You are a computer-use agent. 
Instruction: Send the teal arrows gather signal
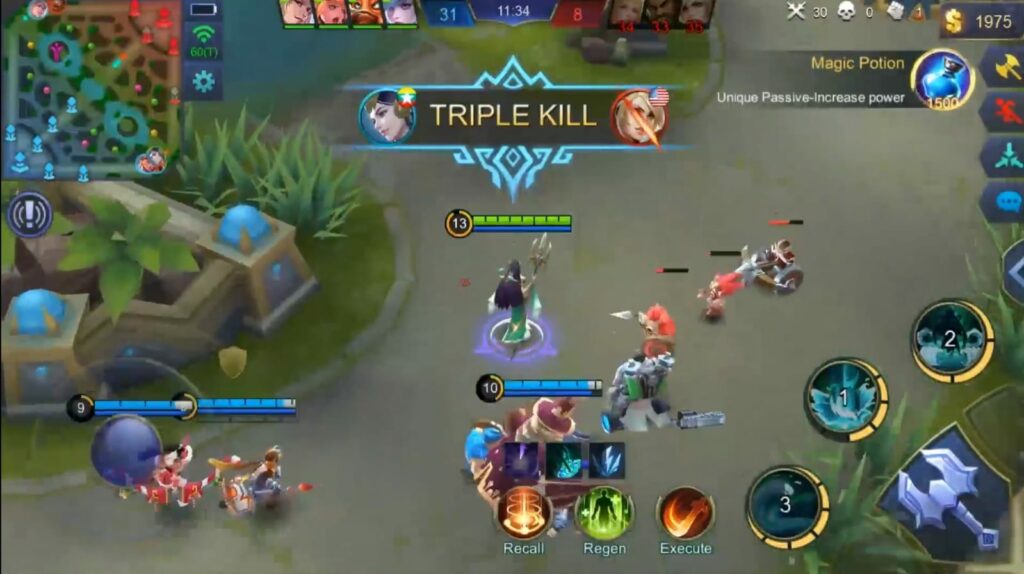[x=1001, y=157]
